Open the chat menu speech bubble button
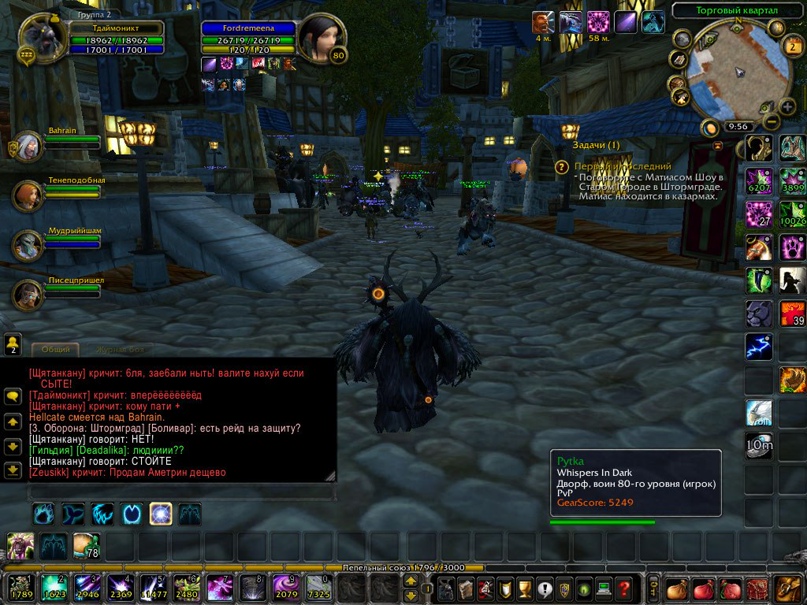The image size is (807, 605). 13,397
